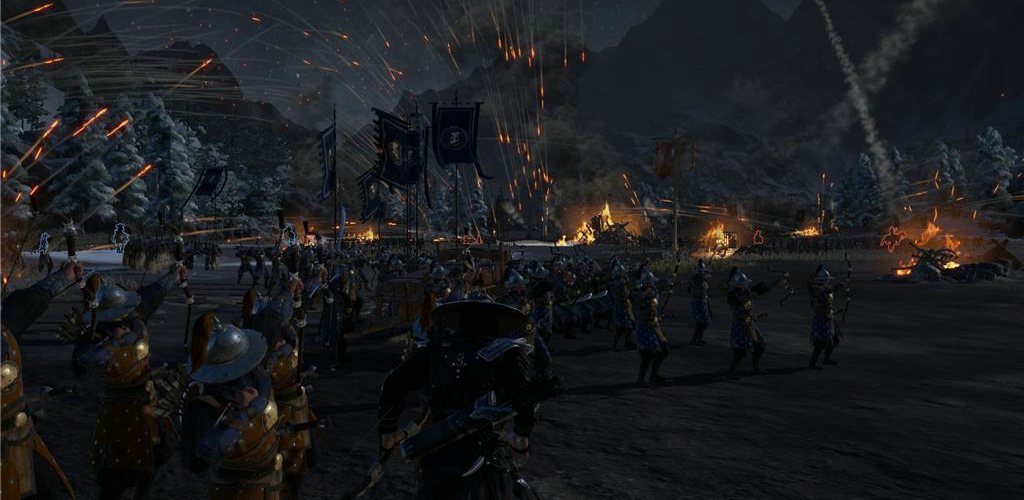Image resolution: width=1024 pixels, height=500 pixels.
Task: Select the red foot soldier unit marker
Action: point(757,238)
